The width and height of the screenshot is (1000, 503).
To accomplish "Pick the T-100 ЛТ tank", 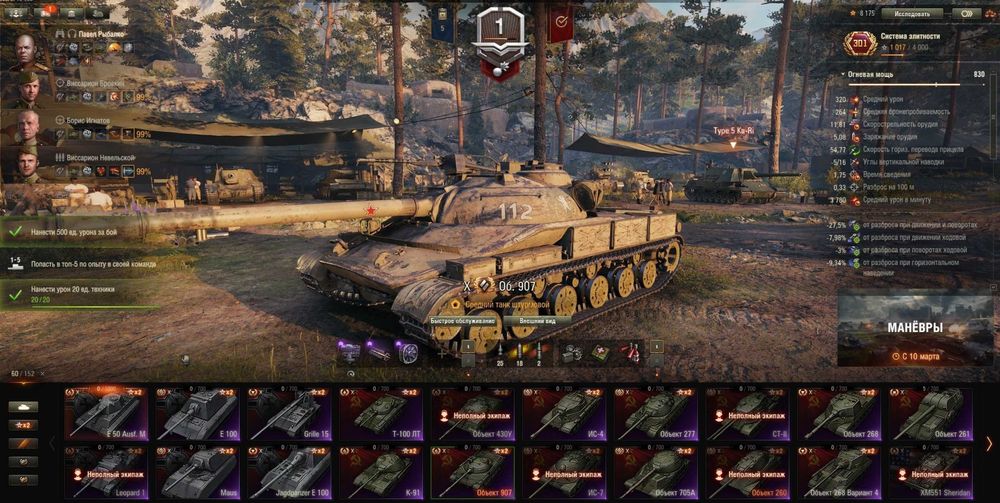I will pos(381,413).
